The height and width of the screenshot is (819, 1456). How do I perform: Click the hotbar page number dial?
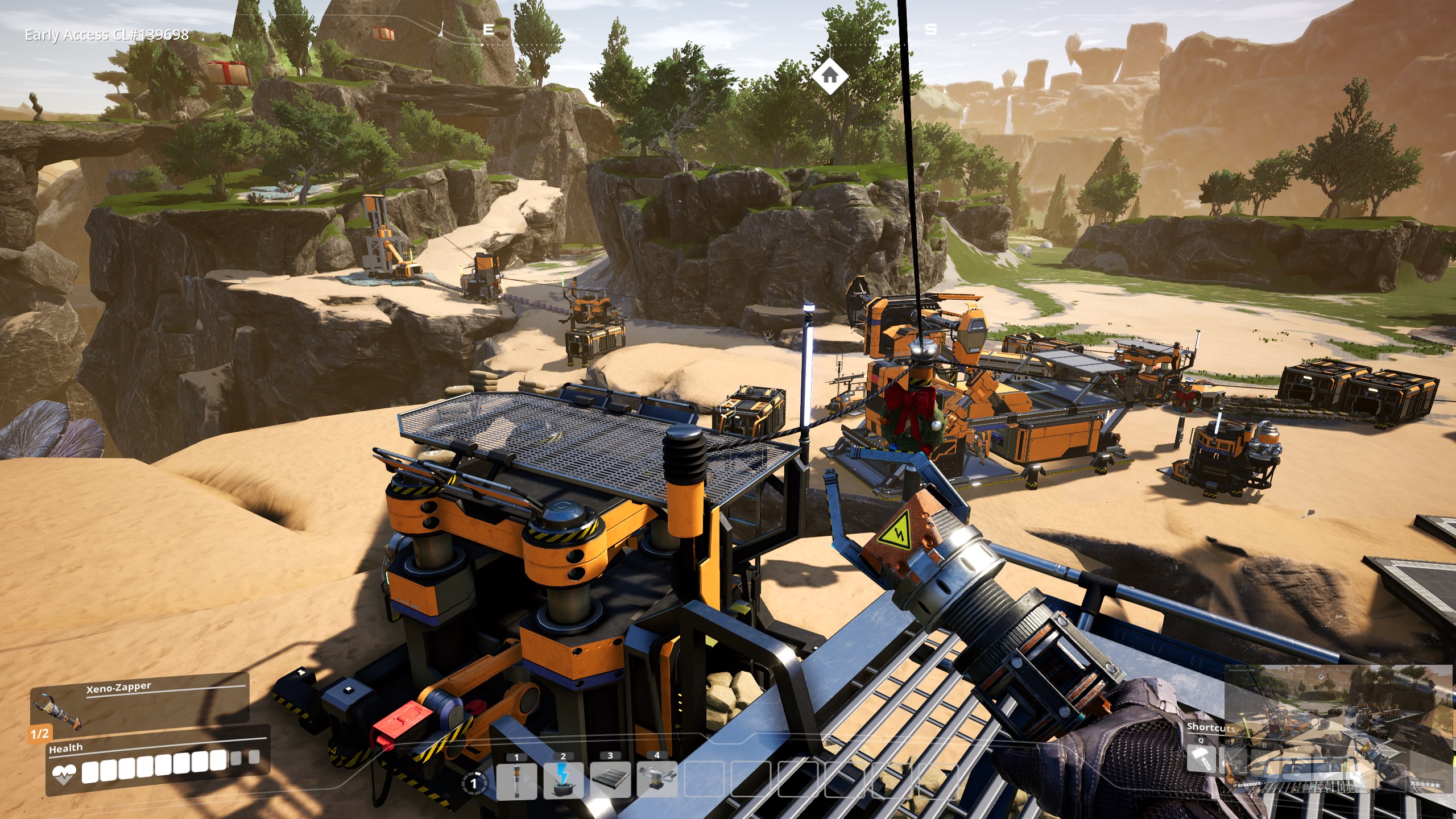click(x=474, y=783)
